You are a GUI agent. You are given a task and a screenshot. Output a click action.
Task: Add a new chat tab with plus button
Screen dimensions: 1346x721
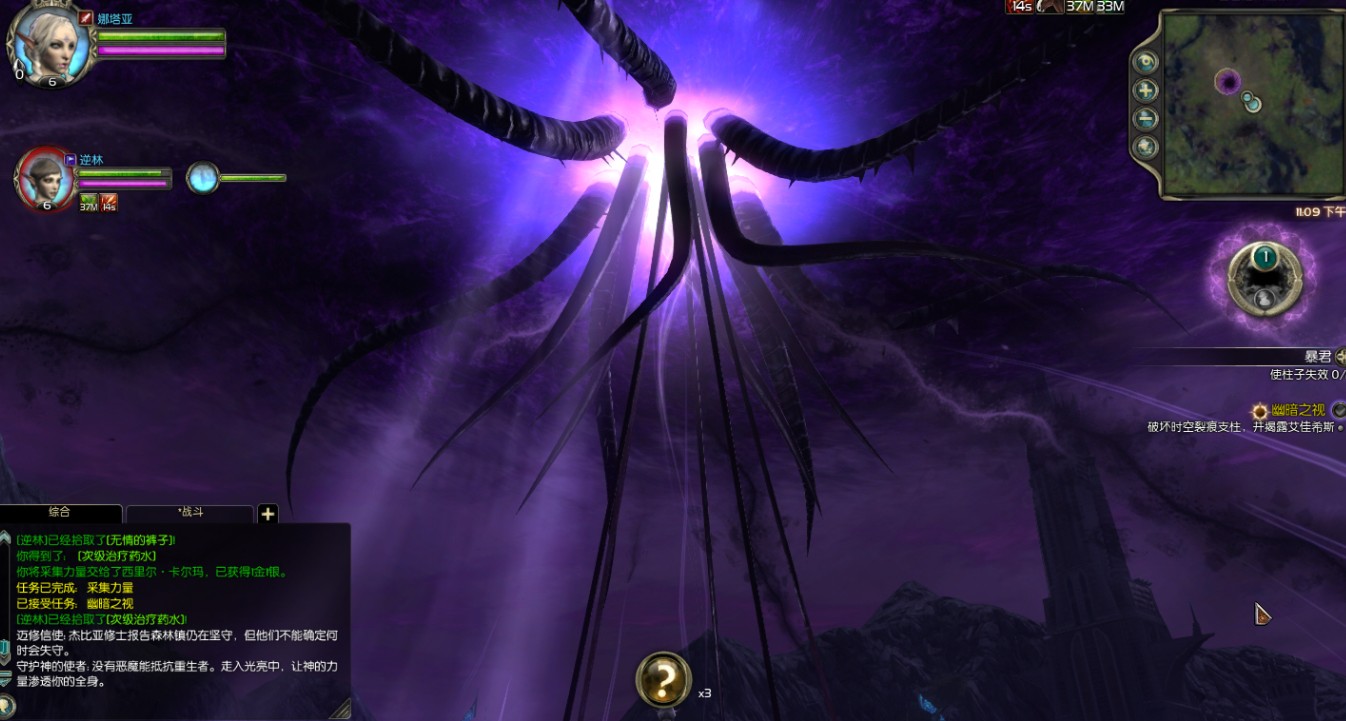(x=267, y=514)
